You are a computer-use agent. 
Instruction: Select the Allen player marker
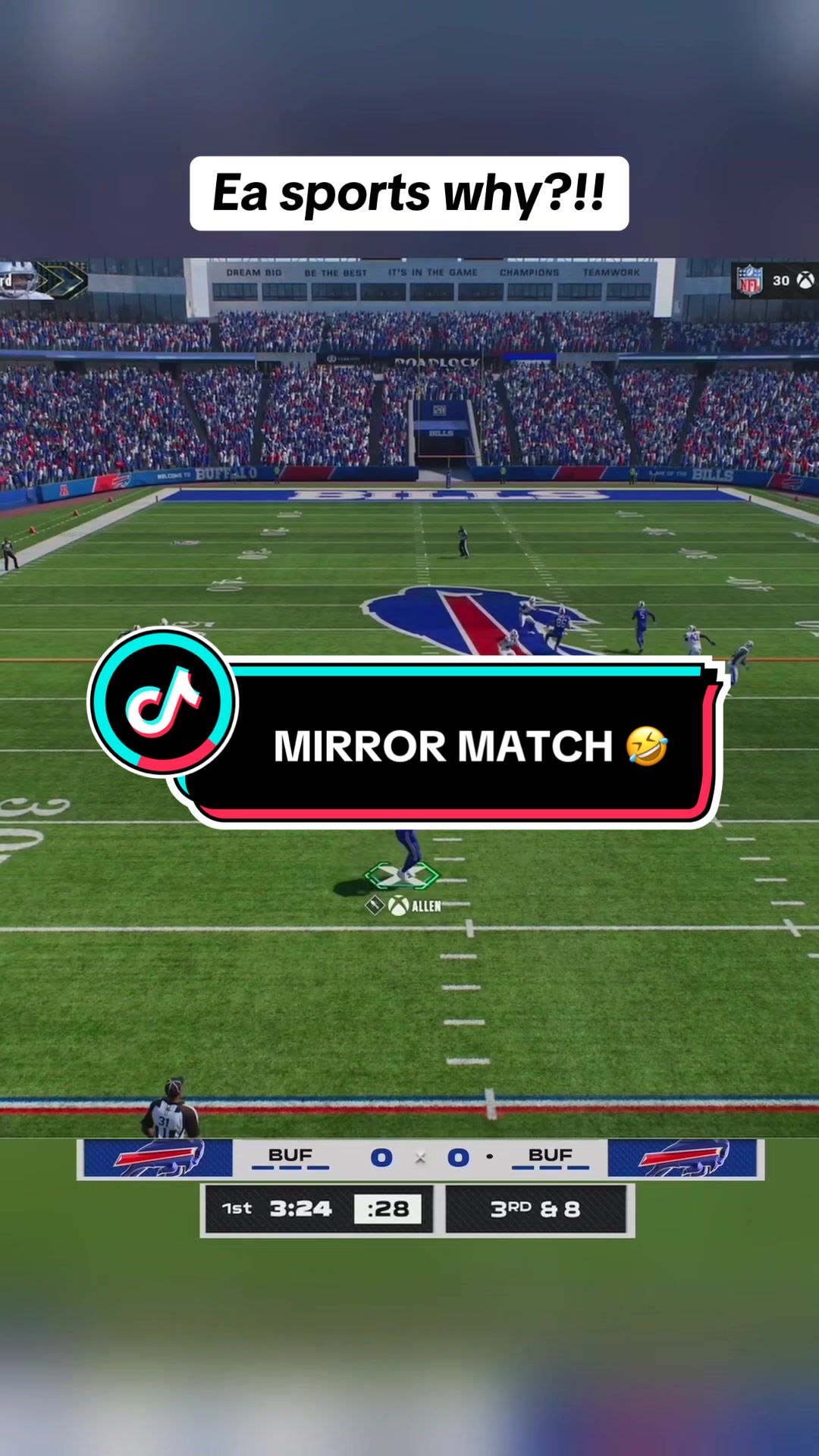click(403, 876)
